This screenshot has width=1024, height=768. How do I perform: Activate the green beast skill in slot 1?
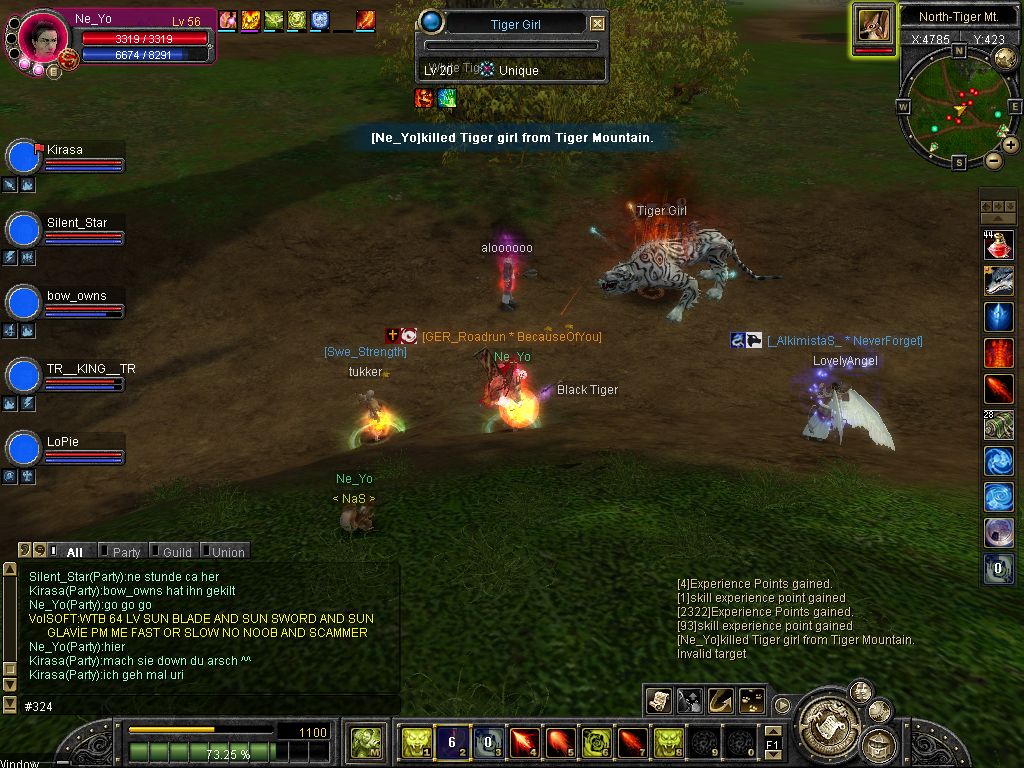point(416,742)
